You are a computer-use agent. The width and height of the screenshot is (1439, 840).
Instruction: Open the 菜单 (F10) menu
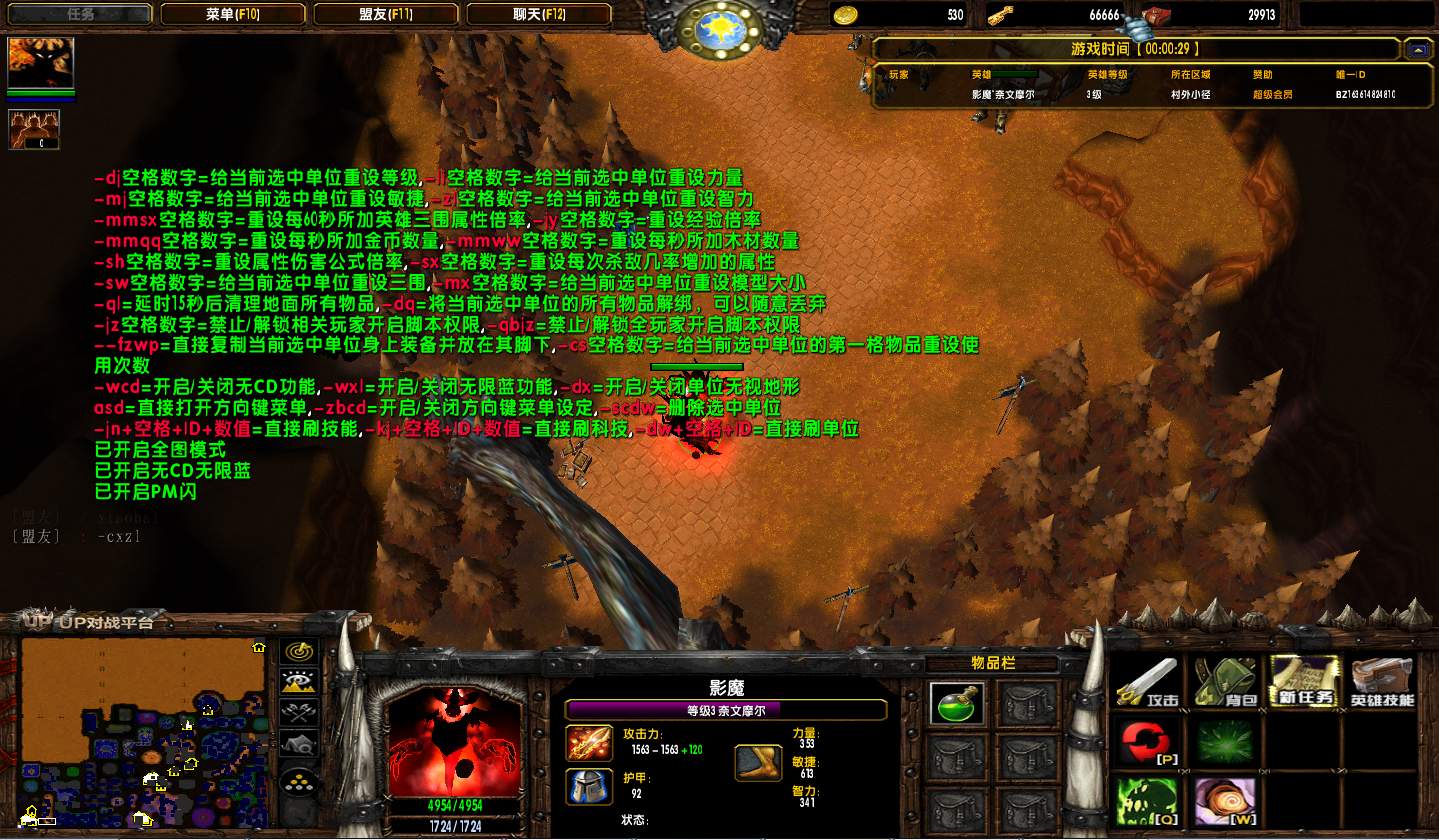(x=233, y=14)
